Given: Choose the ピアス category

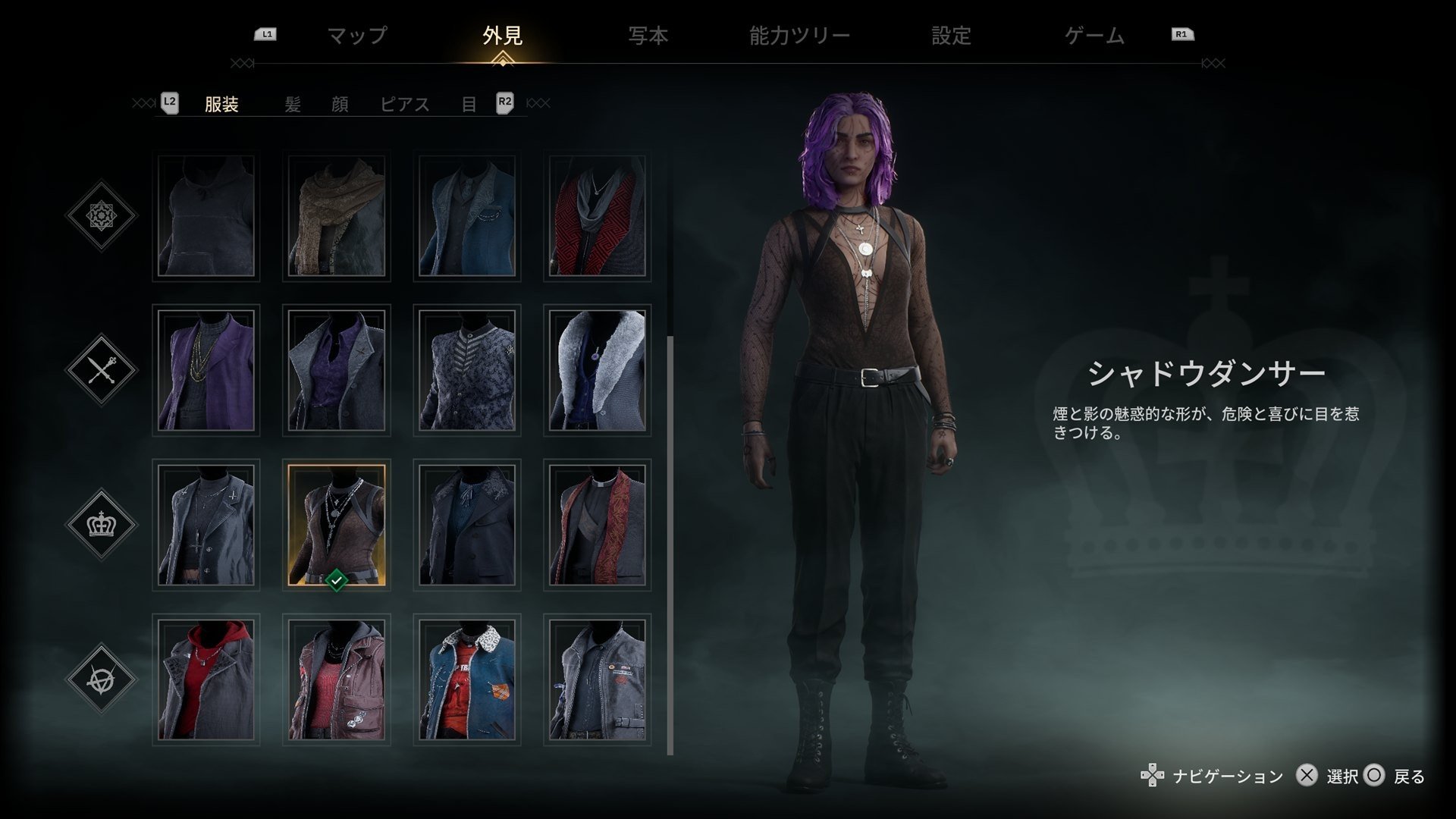Looking at the screenshot, I should click(405, 105).
